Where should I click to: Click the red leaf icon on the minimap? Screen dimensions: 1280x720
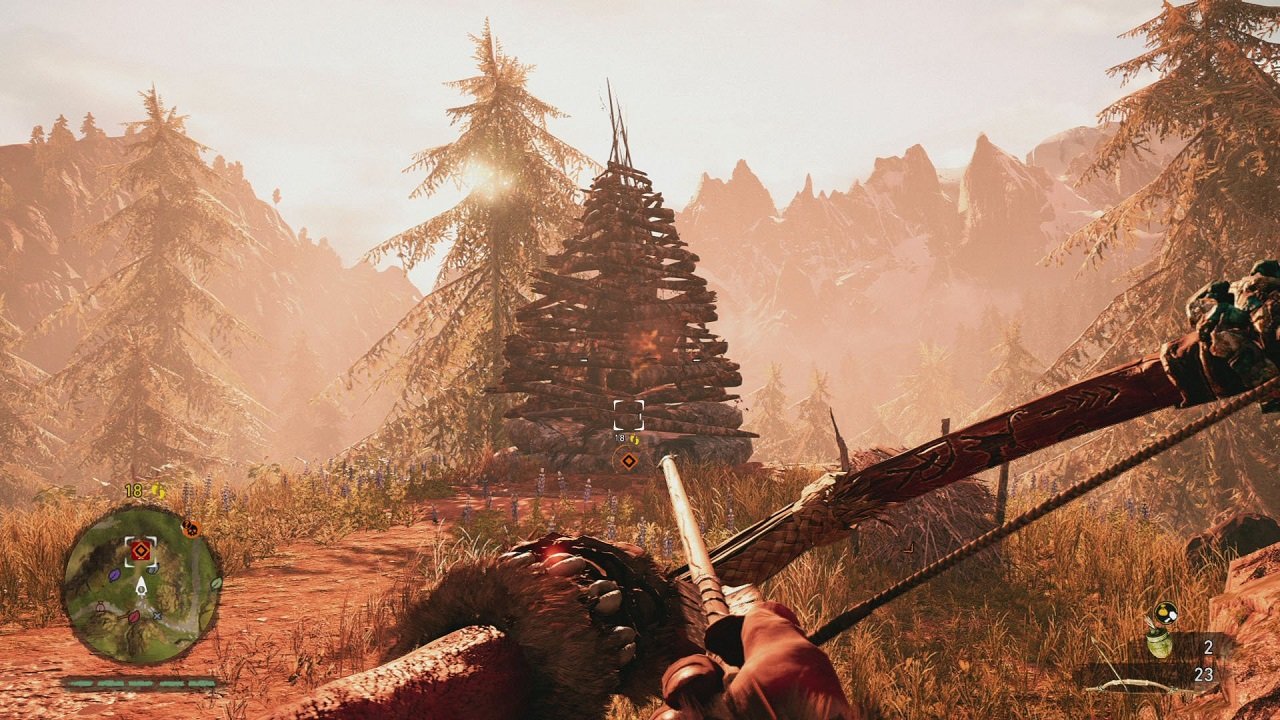click(x=132, y=616)
